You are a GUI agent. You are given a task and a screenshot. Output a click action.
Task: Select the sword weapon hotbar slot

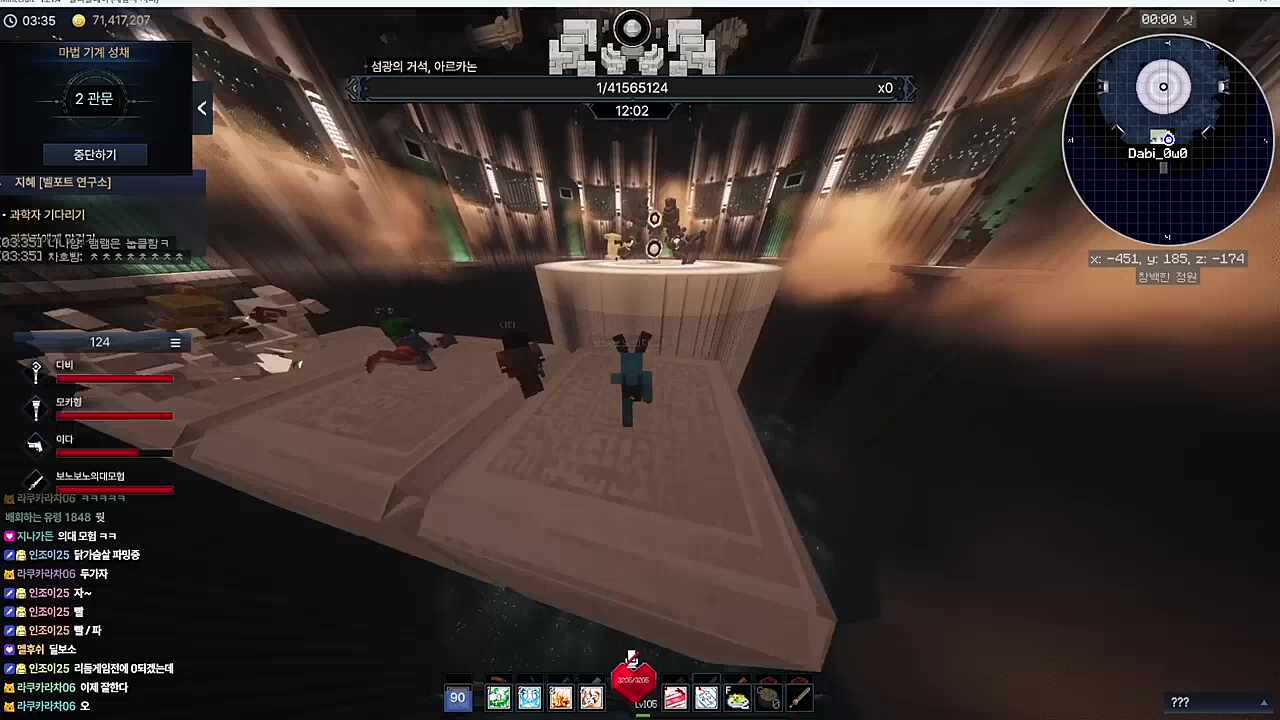click(799, 698)
